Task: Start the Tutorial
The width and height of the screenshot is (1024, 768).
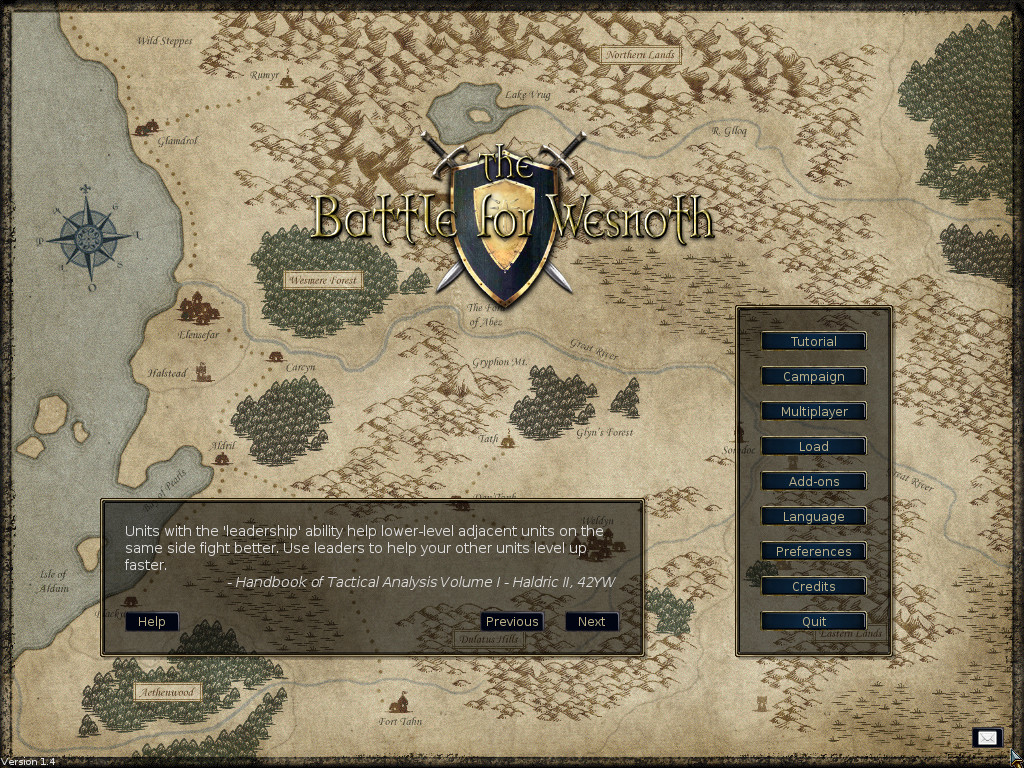Action: 813,342
